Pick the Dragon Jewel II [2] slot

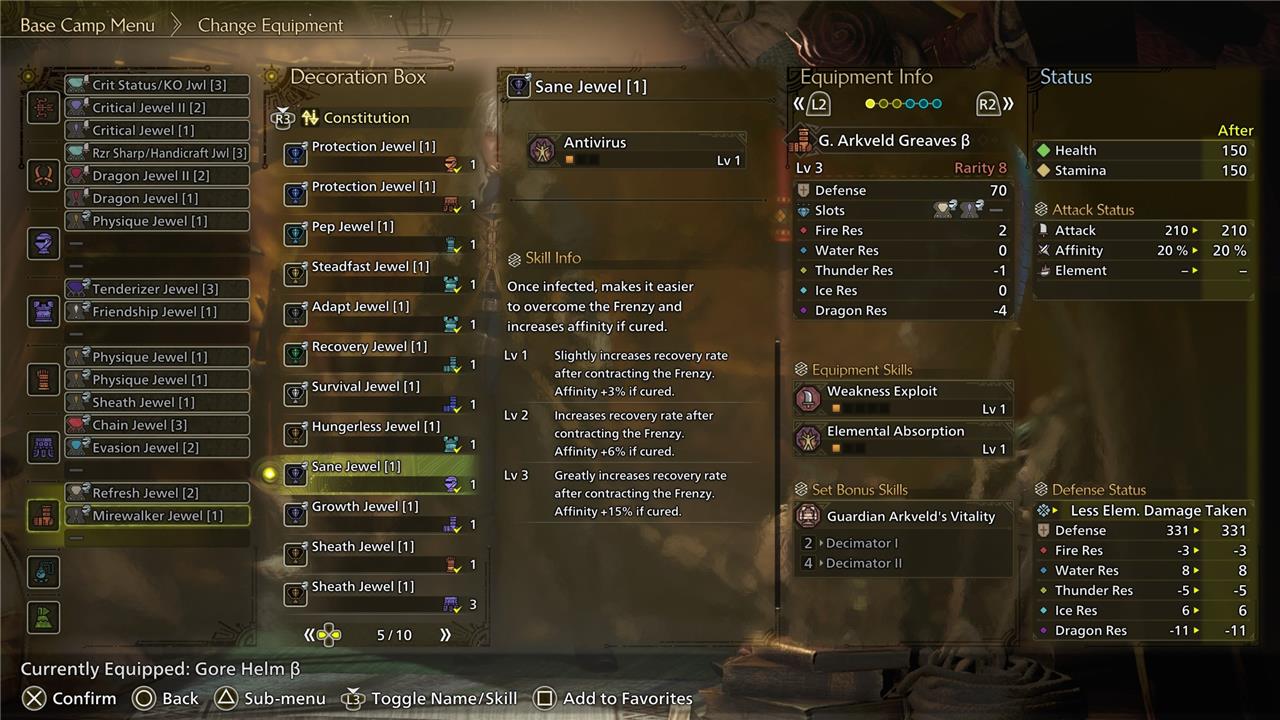tap(158, 176)
